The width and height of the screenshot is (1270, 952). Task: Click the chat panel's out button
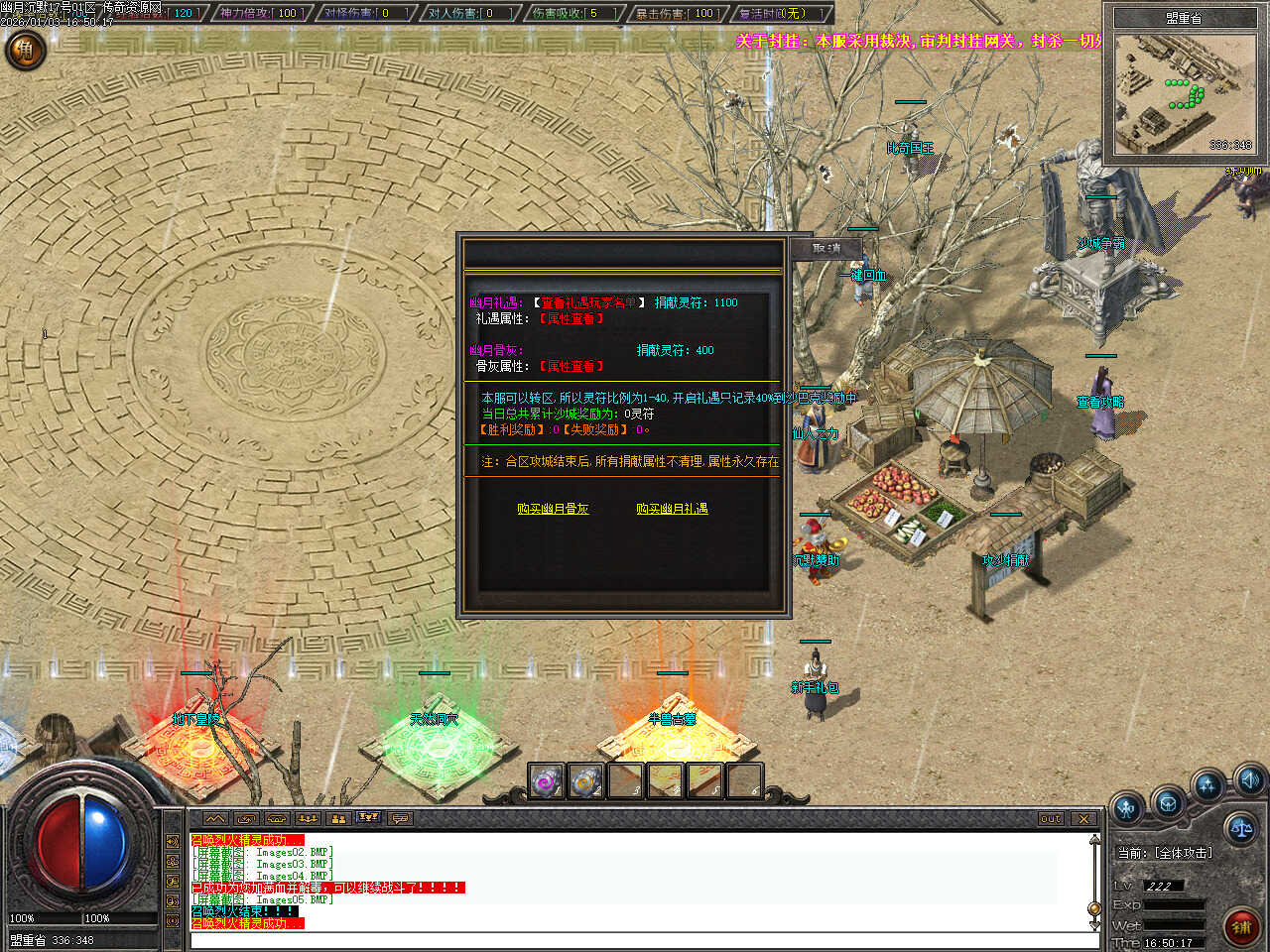point(1051,819)
